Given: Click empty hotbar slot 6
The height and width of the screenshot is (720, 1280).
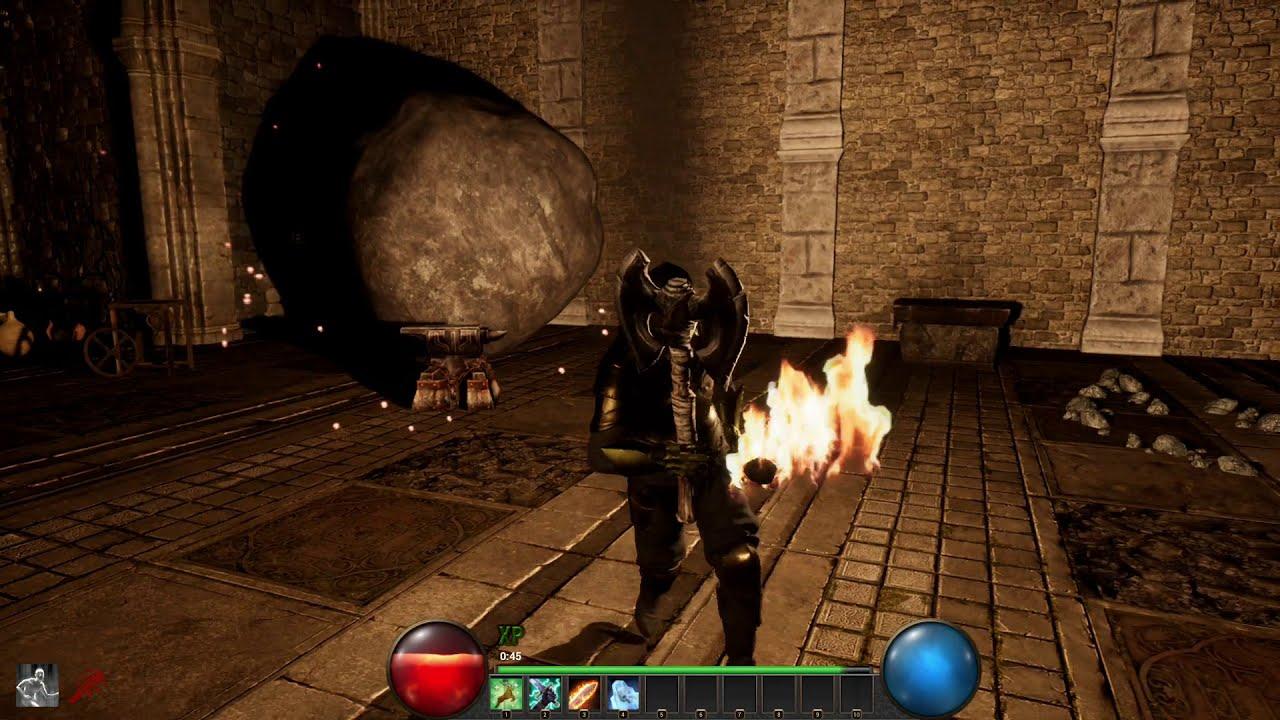Looking at the screenshot, I should (x=701, y=692).
